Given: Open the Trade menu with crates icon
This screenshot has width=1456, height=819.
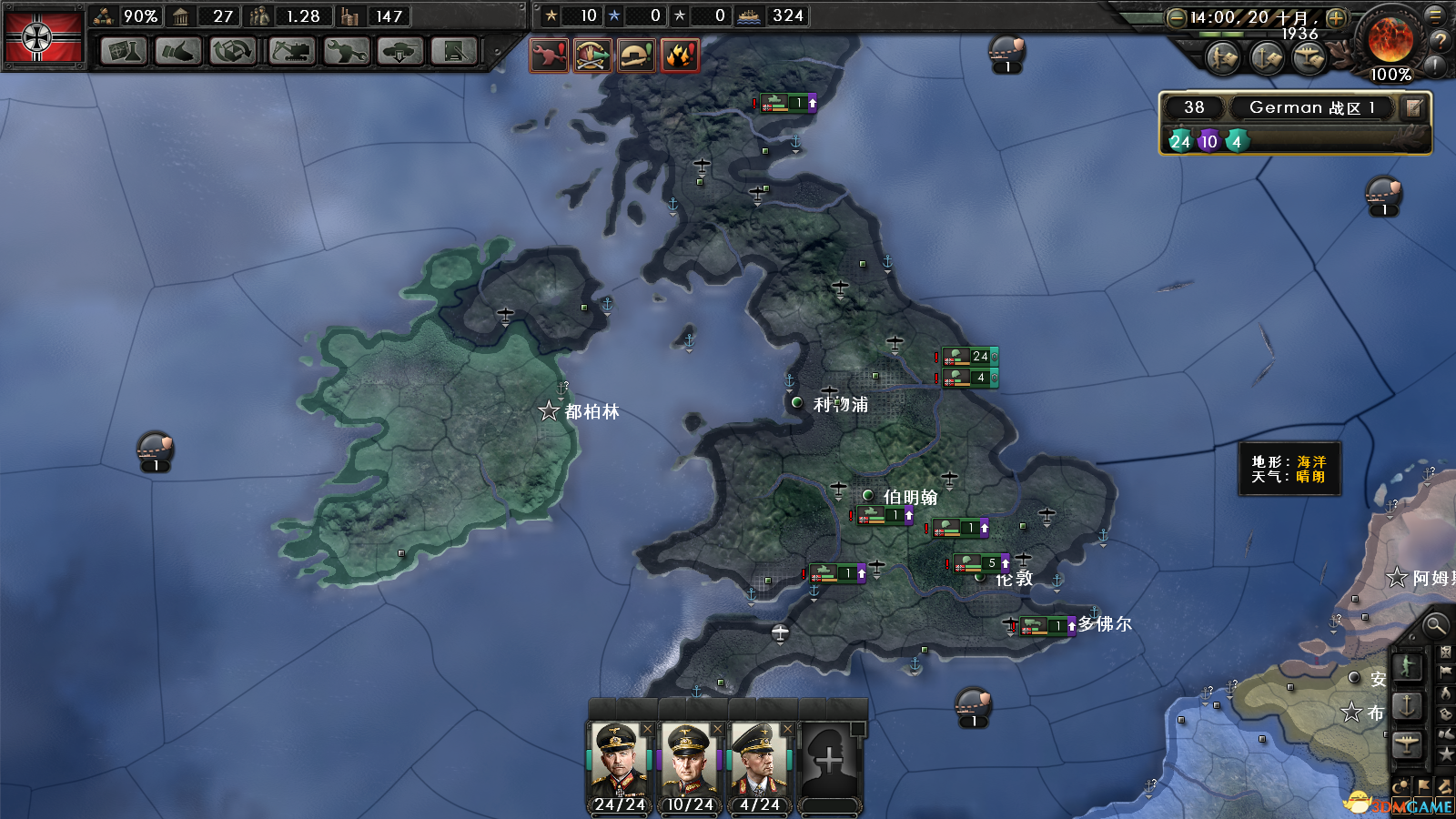Looking at the screenshot, I should click(x=233, y=51).
